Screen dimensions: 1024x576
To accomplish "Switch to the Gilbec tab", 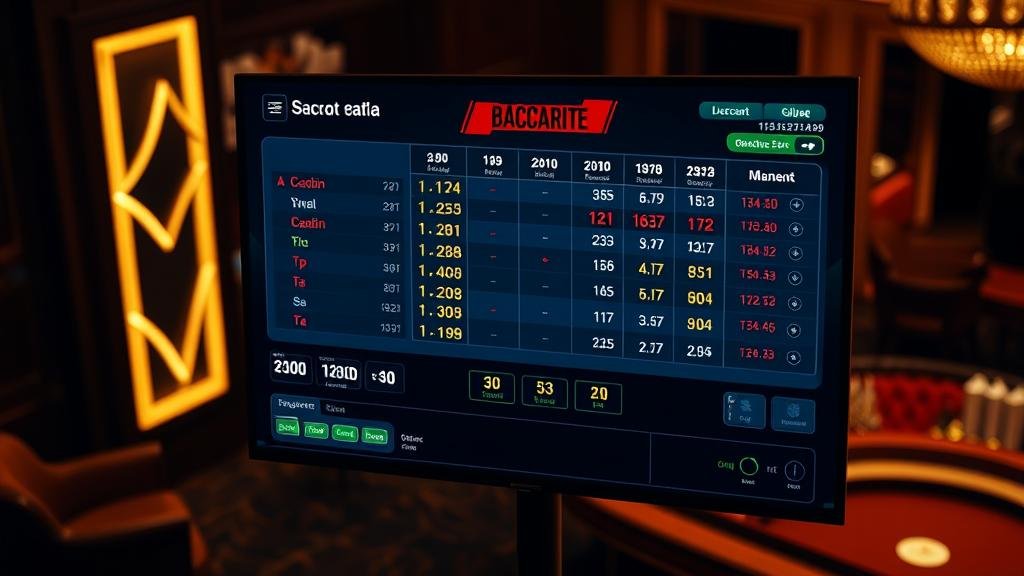I will coord(795,112).
